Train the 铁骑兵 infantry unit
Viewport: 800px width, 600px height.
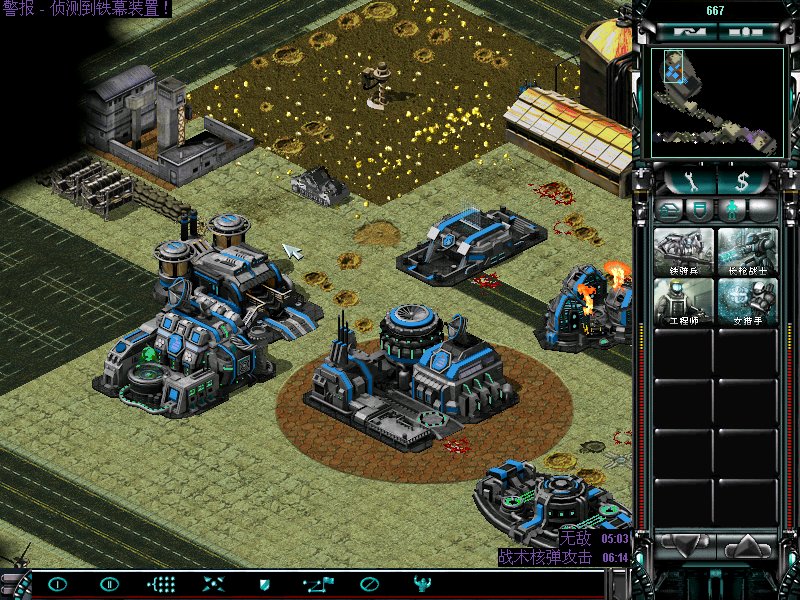[684, 252]
